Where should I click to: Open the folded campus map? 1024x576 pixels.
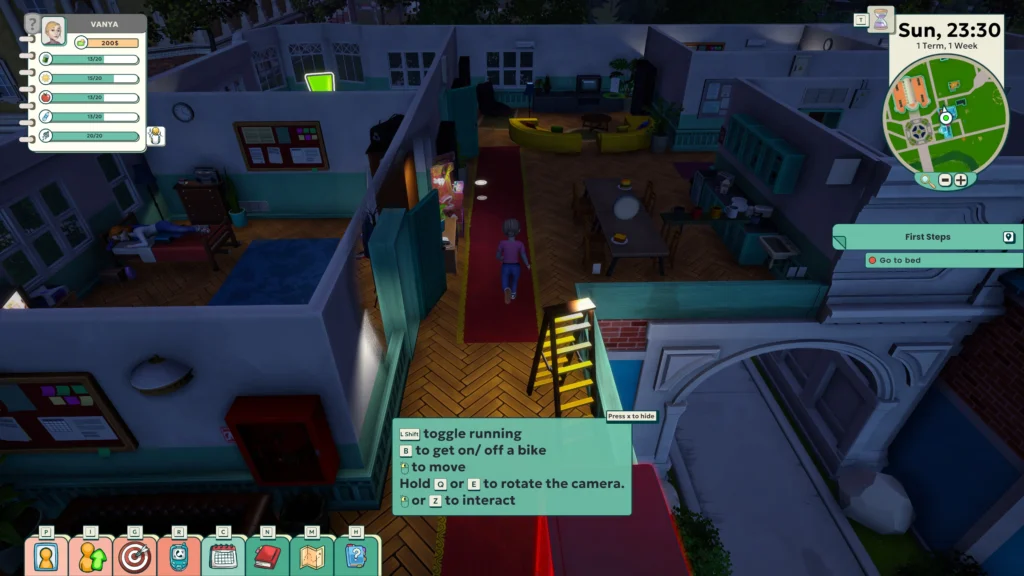pyautogui.click(x=312, y=556)
